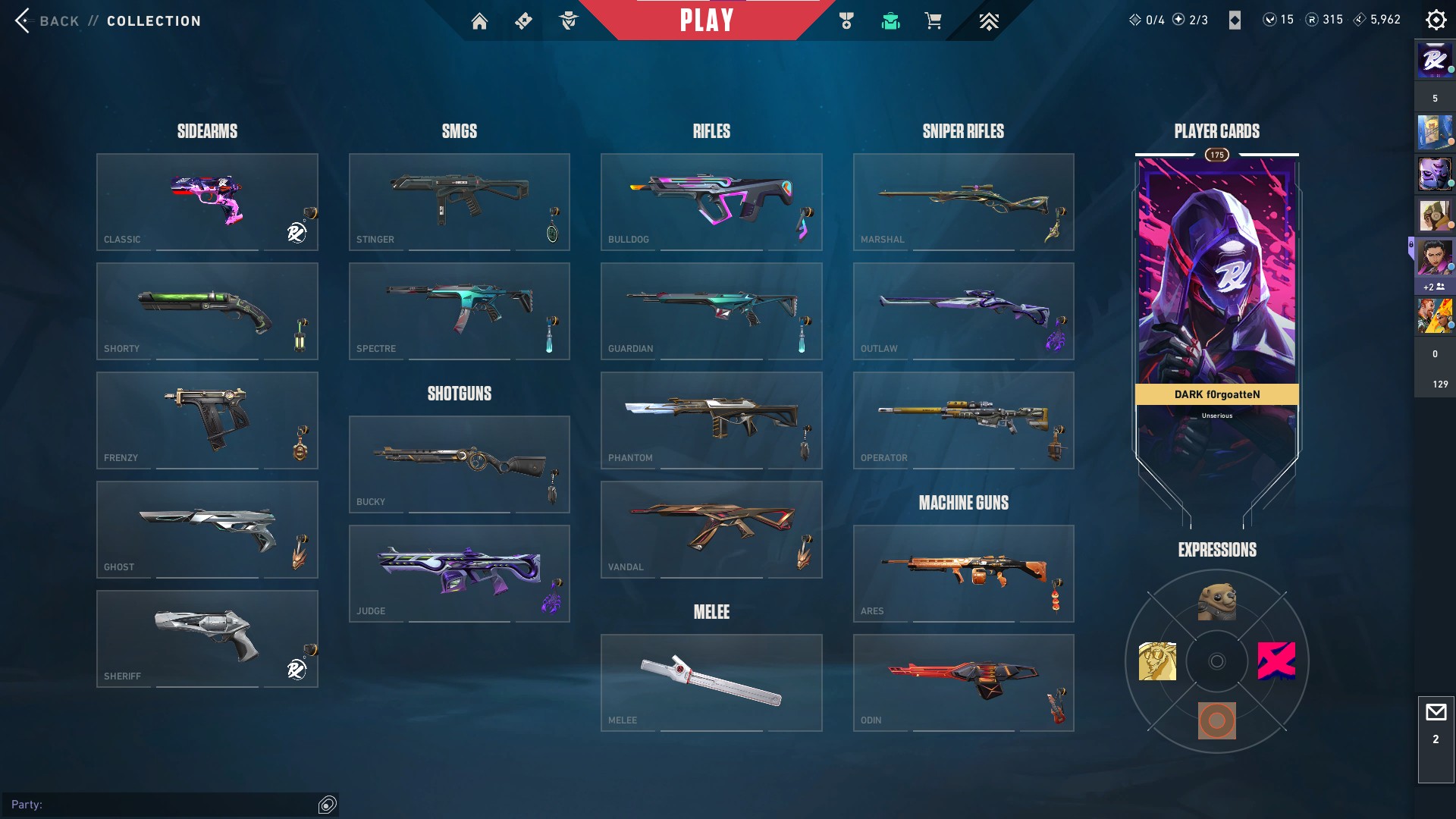Select the Classic sidearm slot
Image resolution: width=1456 pixels, height=819 pixels.
pos(207,202)
